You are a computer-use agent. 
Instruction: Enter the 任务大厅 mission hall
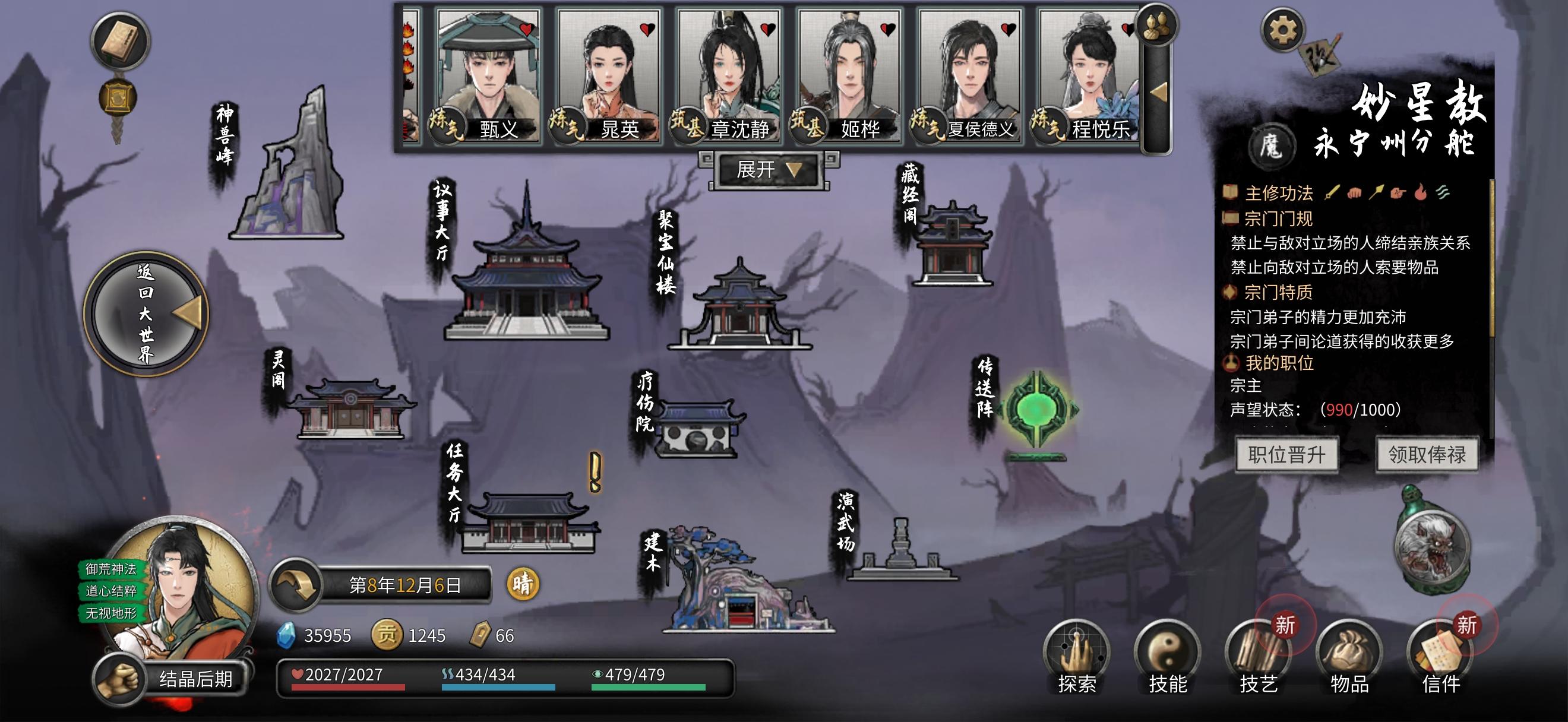tap(529, 523)
